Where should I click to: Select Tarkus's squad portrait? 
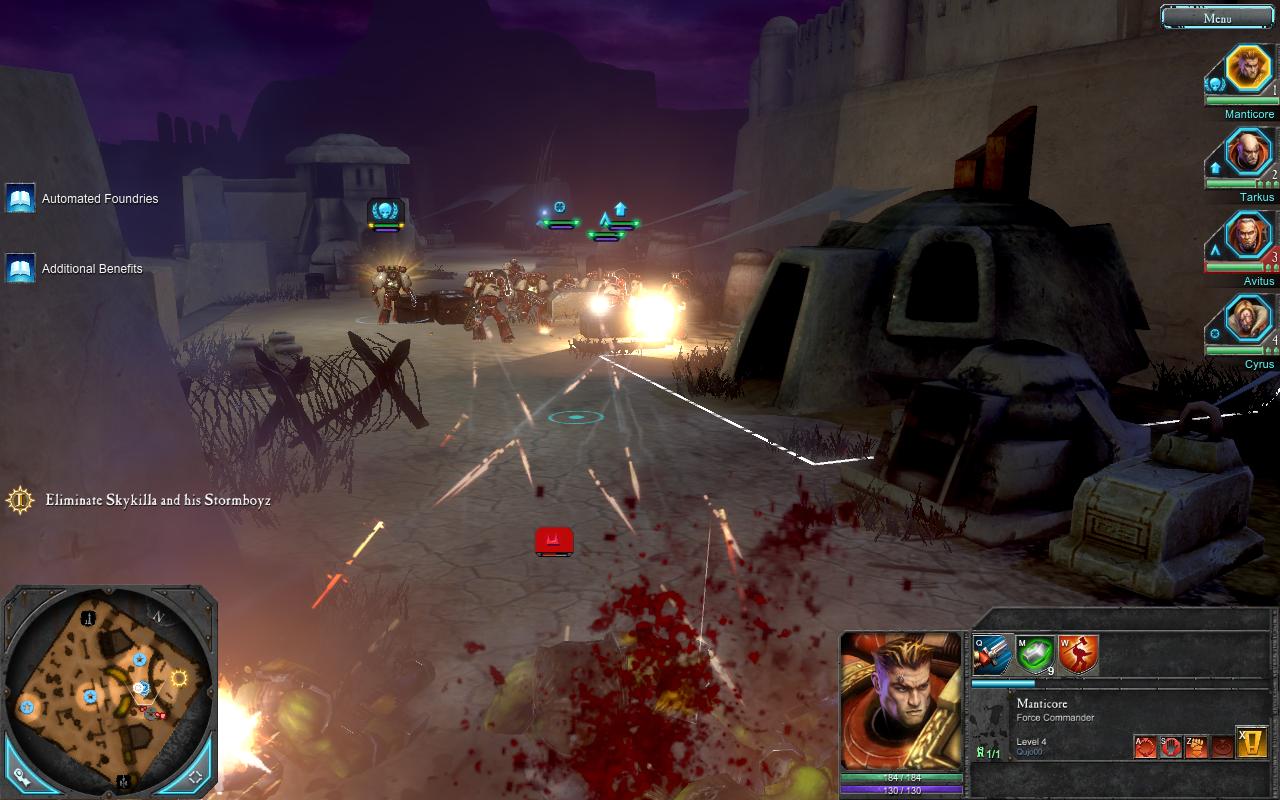[1247, 153]
